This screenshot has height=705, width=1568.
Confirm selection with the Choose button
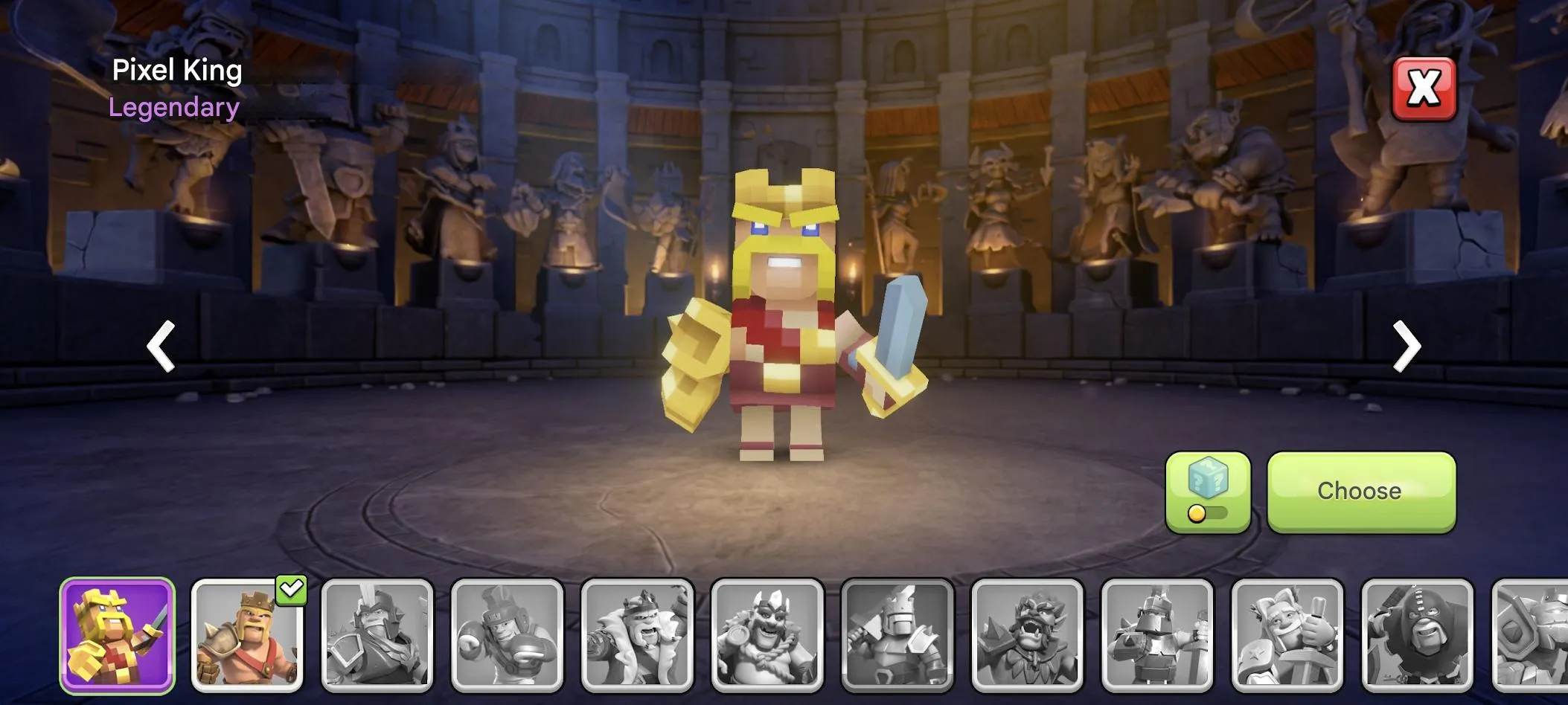pyautogui.click(x=1360, y=491)
